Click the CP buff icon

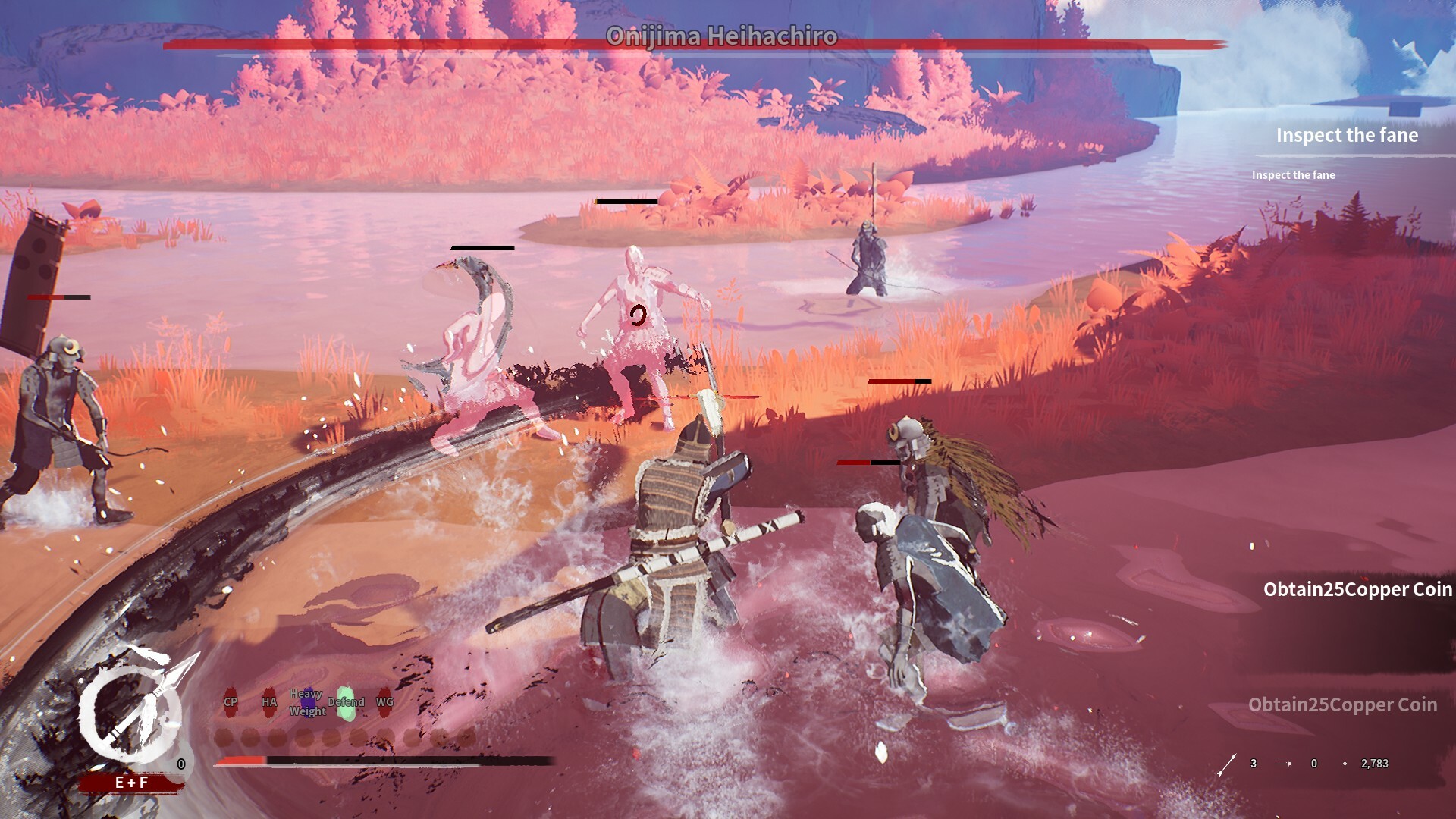click(231, 701)
